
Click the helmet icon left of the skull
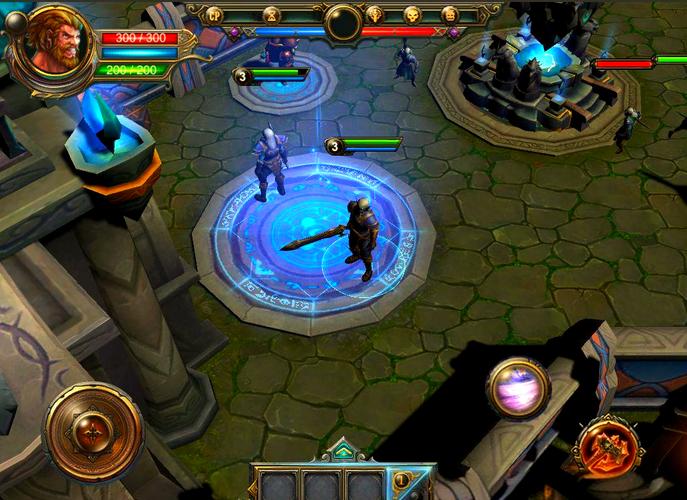click(x=375, y=14)
